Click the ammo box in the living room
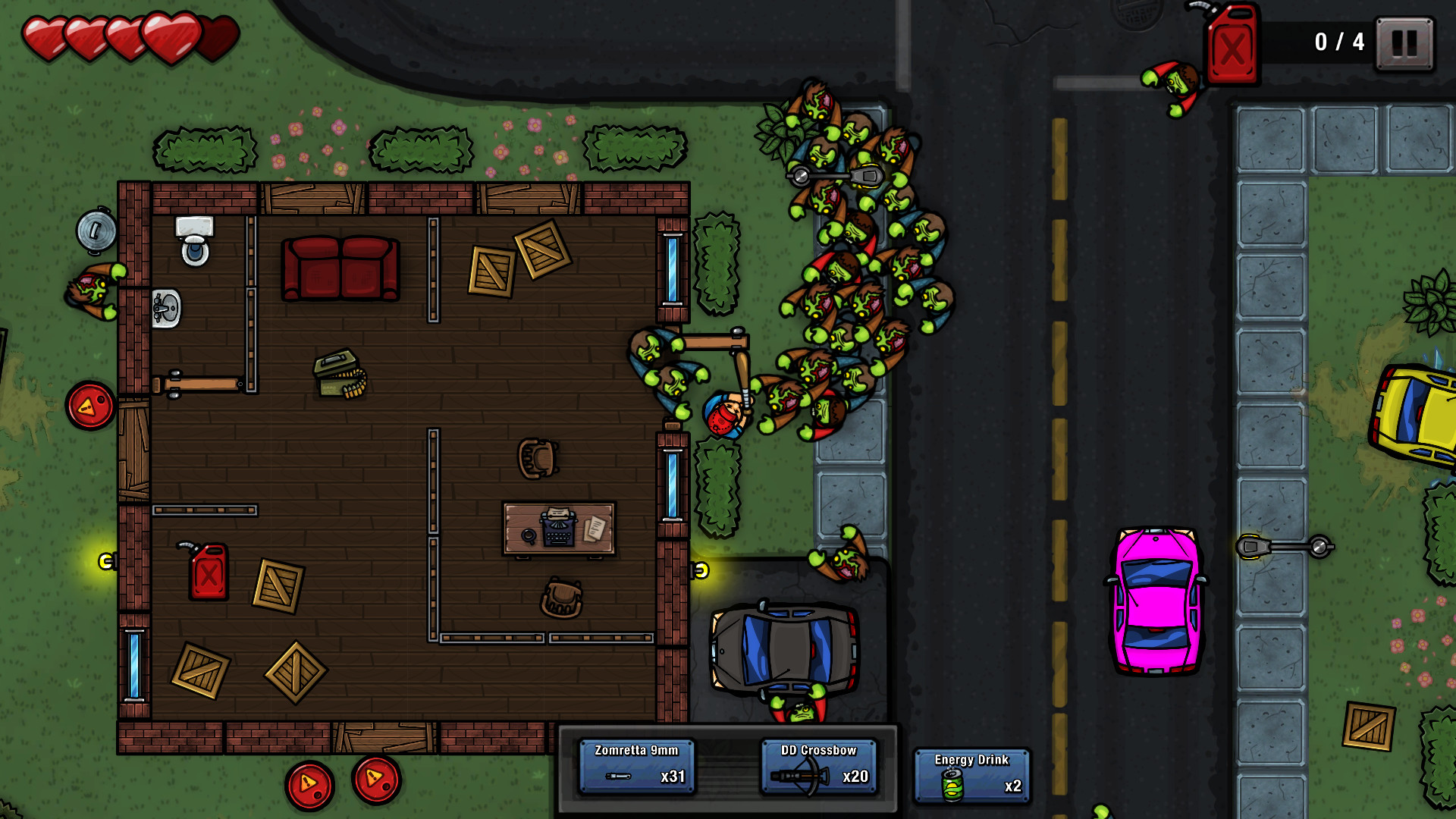Screen dimensions: 1456x819 point(338,373)
